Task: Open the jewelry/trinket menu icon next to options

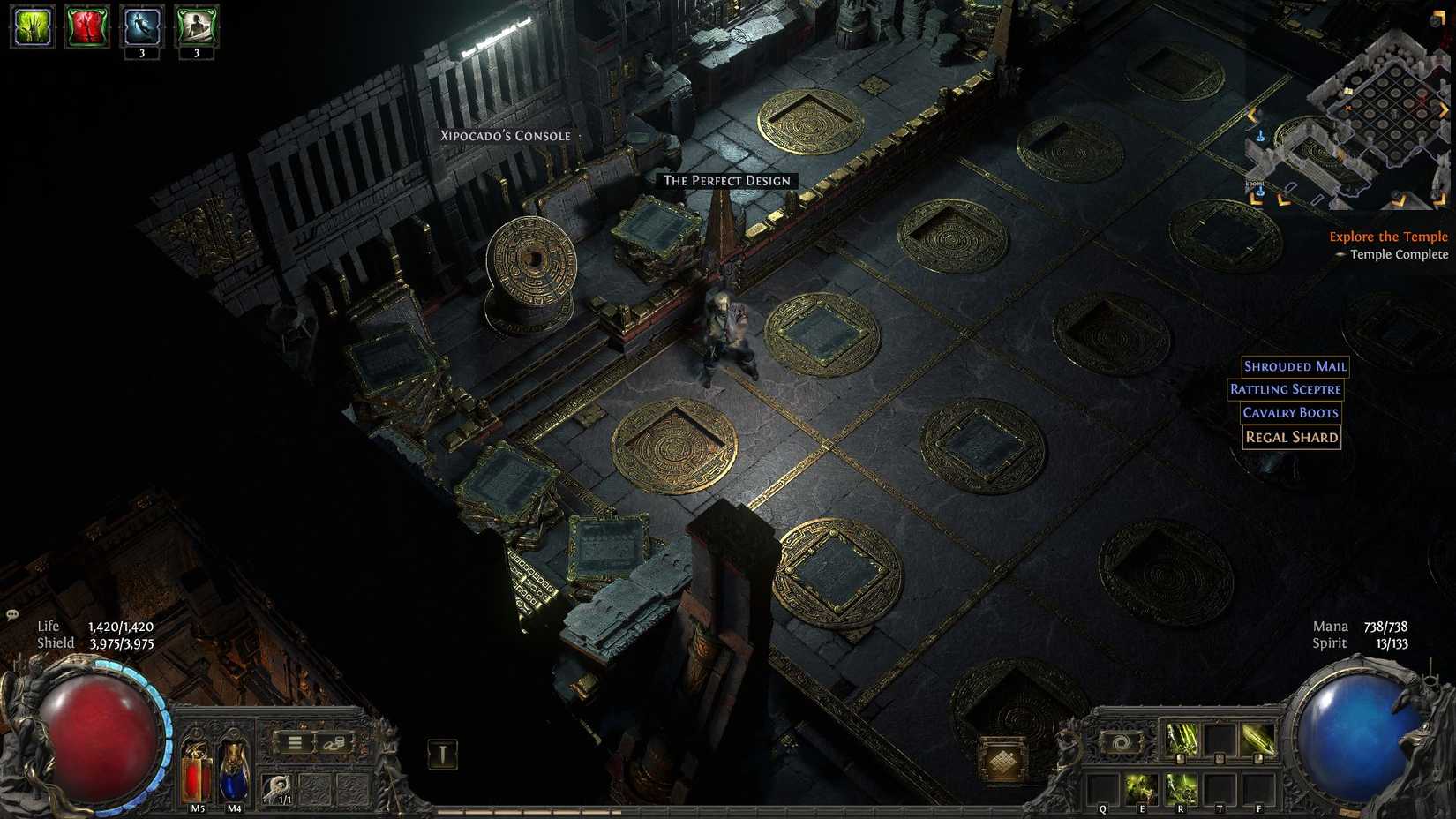Action: (x=334, y=745)
